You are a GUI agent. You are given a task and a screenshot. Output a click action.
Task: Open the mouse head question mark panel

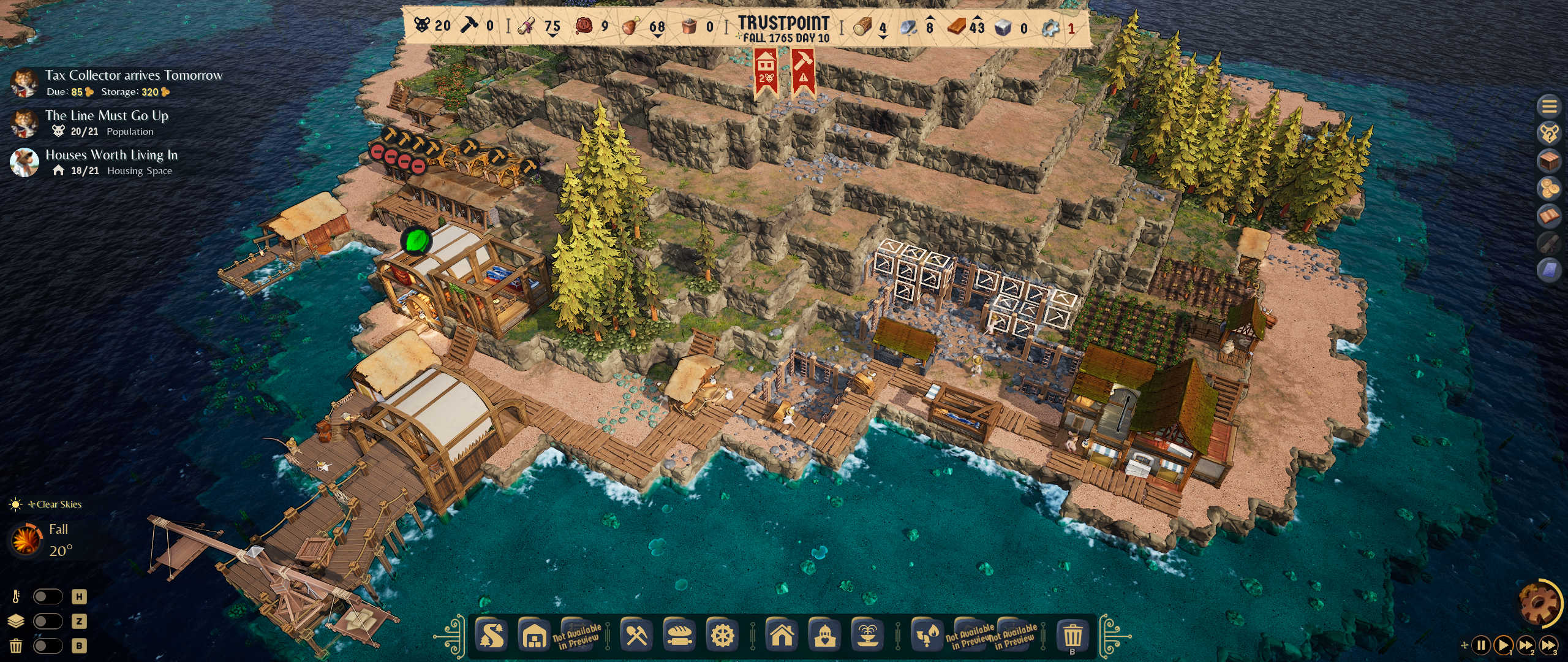coord(1549,134)
